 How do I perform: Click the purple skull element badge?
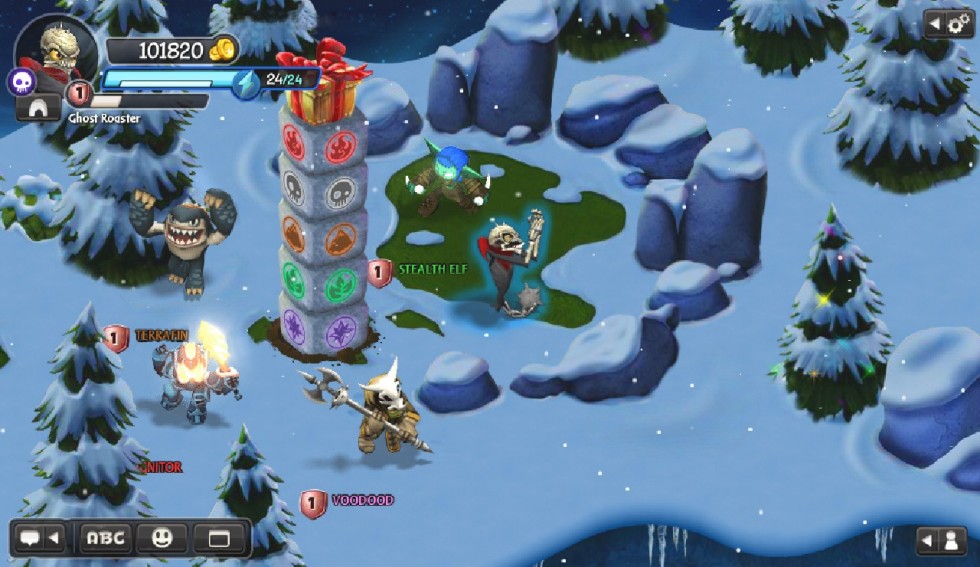pyautogui.click(x=22, y=82)
